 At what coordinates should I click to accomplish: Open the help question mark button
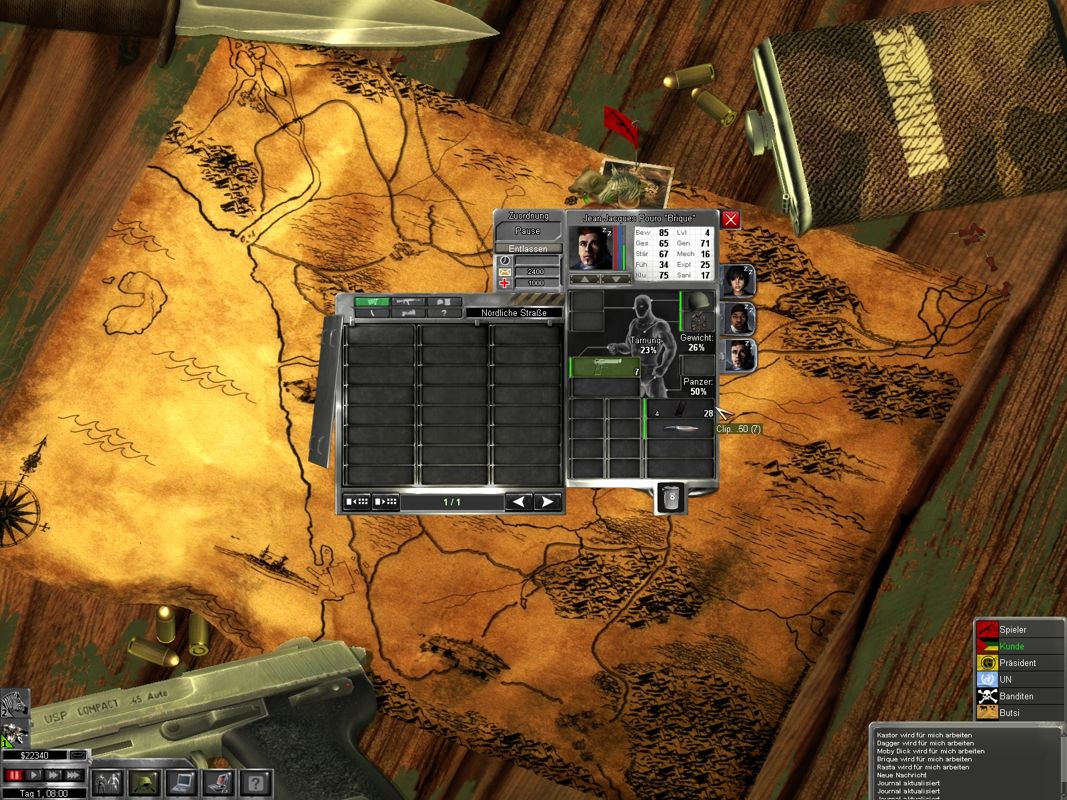point(255,781)
